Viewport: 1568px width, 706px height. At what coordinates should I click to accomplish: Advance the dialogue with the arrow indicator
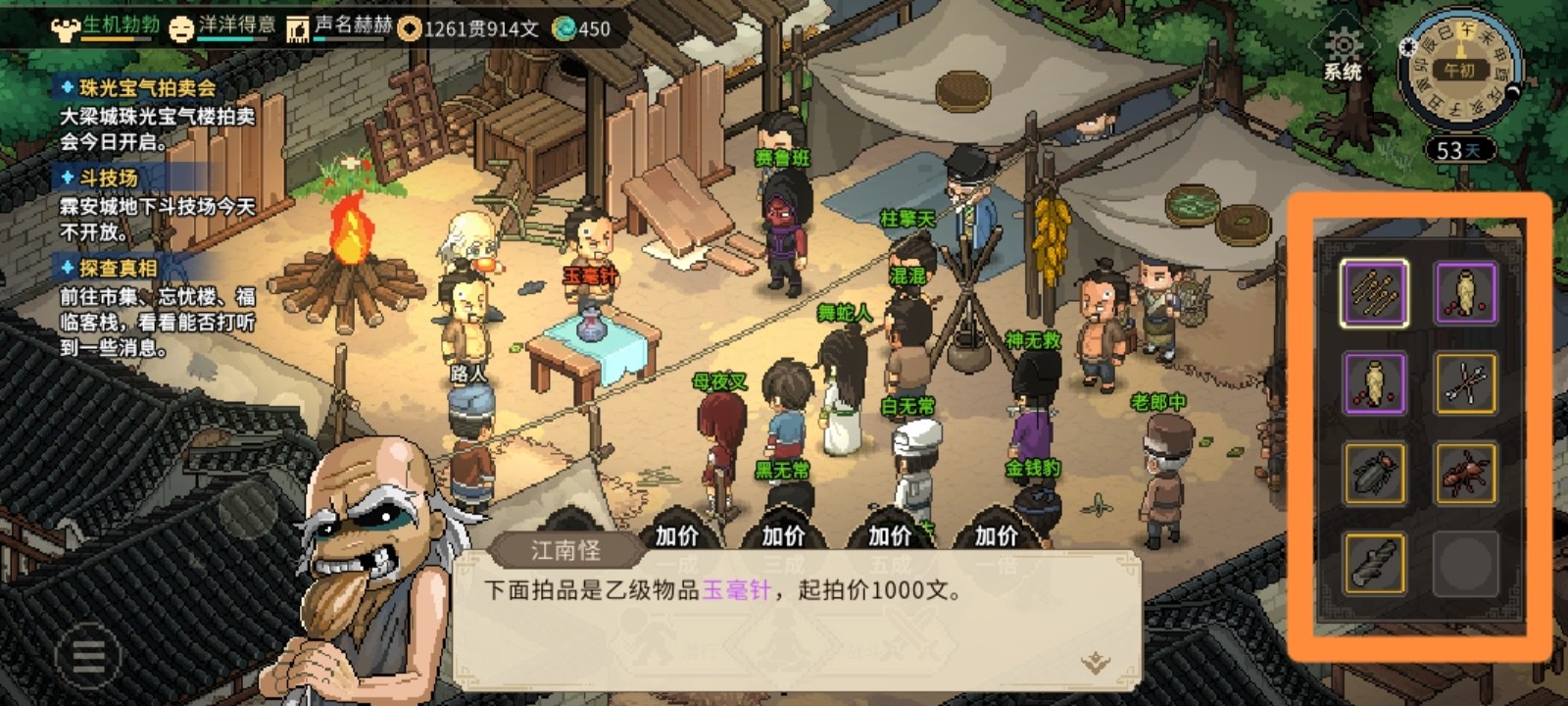[x=1095, y=663]
